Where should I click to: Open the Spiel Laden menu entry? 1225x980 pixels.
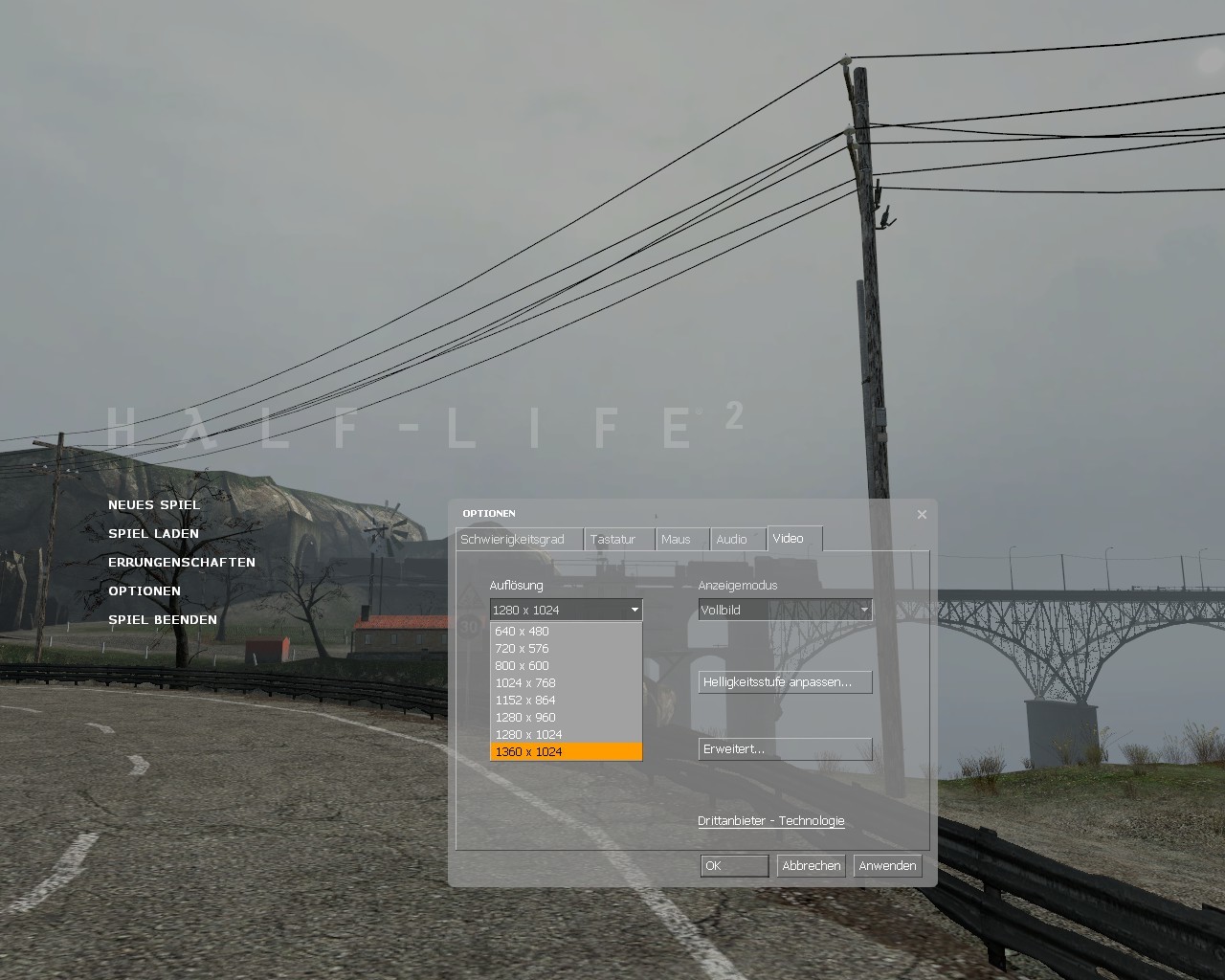point(153,533)
